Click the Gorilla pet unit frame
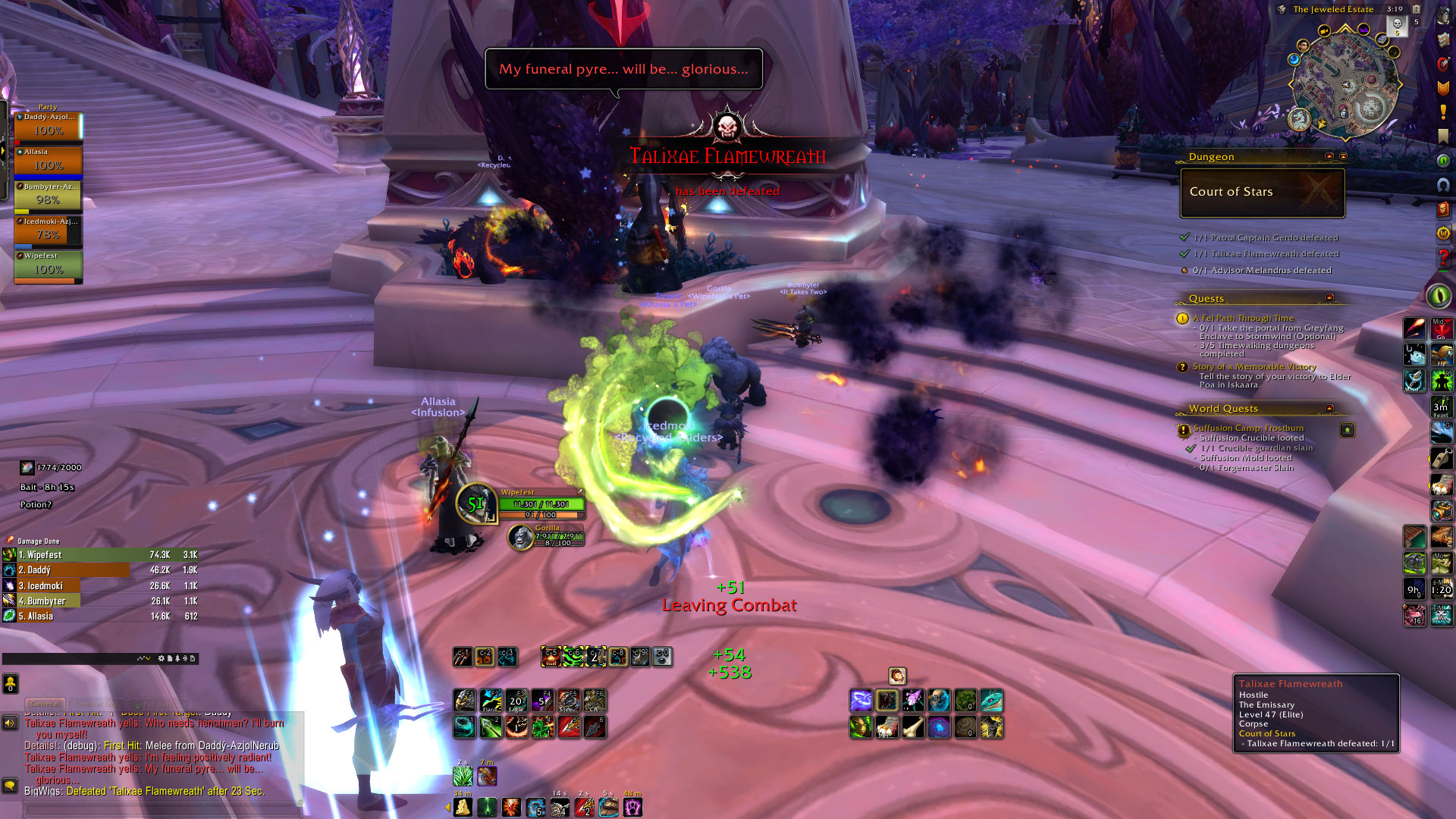The width and height of the screenshot is (1456, 819). (x=546, y=536)
